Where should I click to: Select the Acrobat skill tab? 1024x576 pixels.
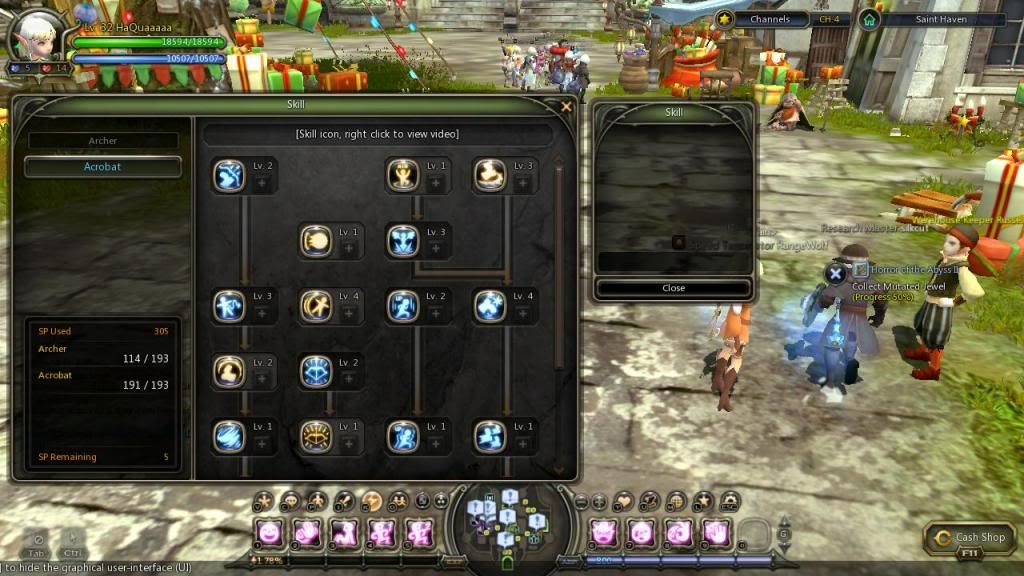pos(103,167)
